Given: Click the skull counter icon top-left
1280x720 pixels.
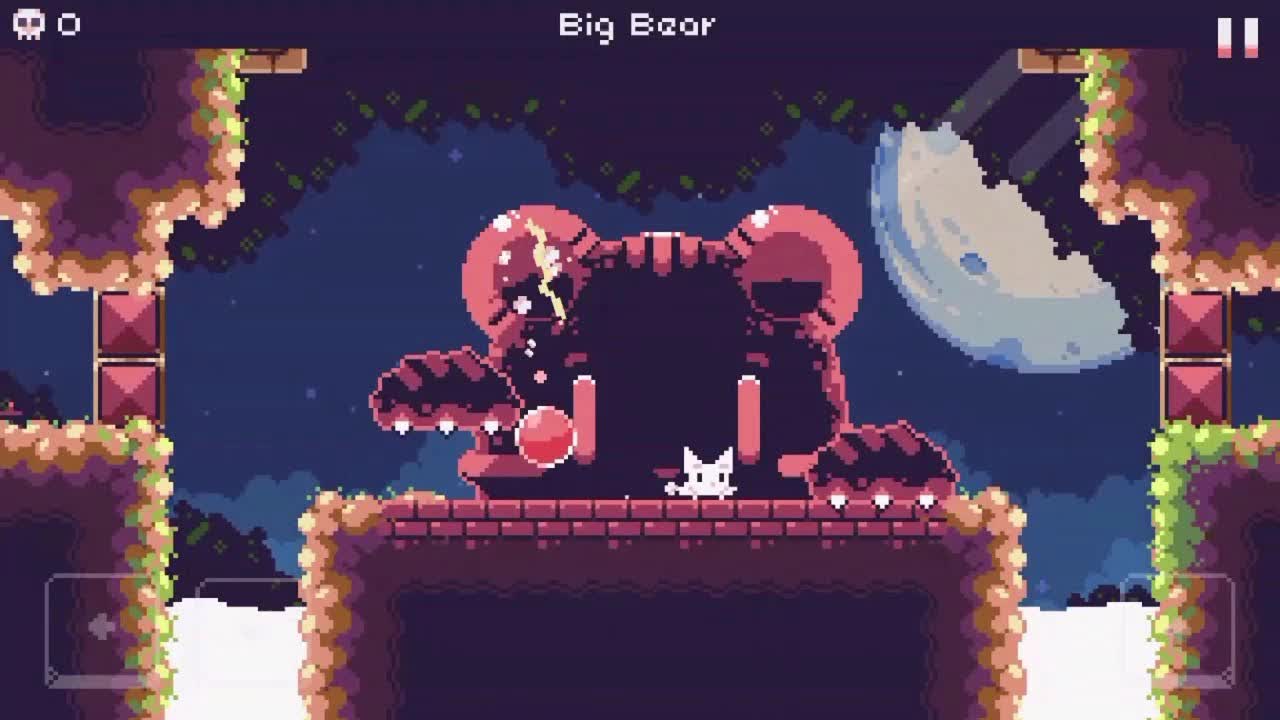Looking at the screenshot, I should click(x=27, y=24).
